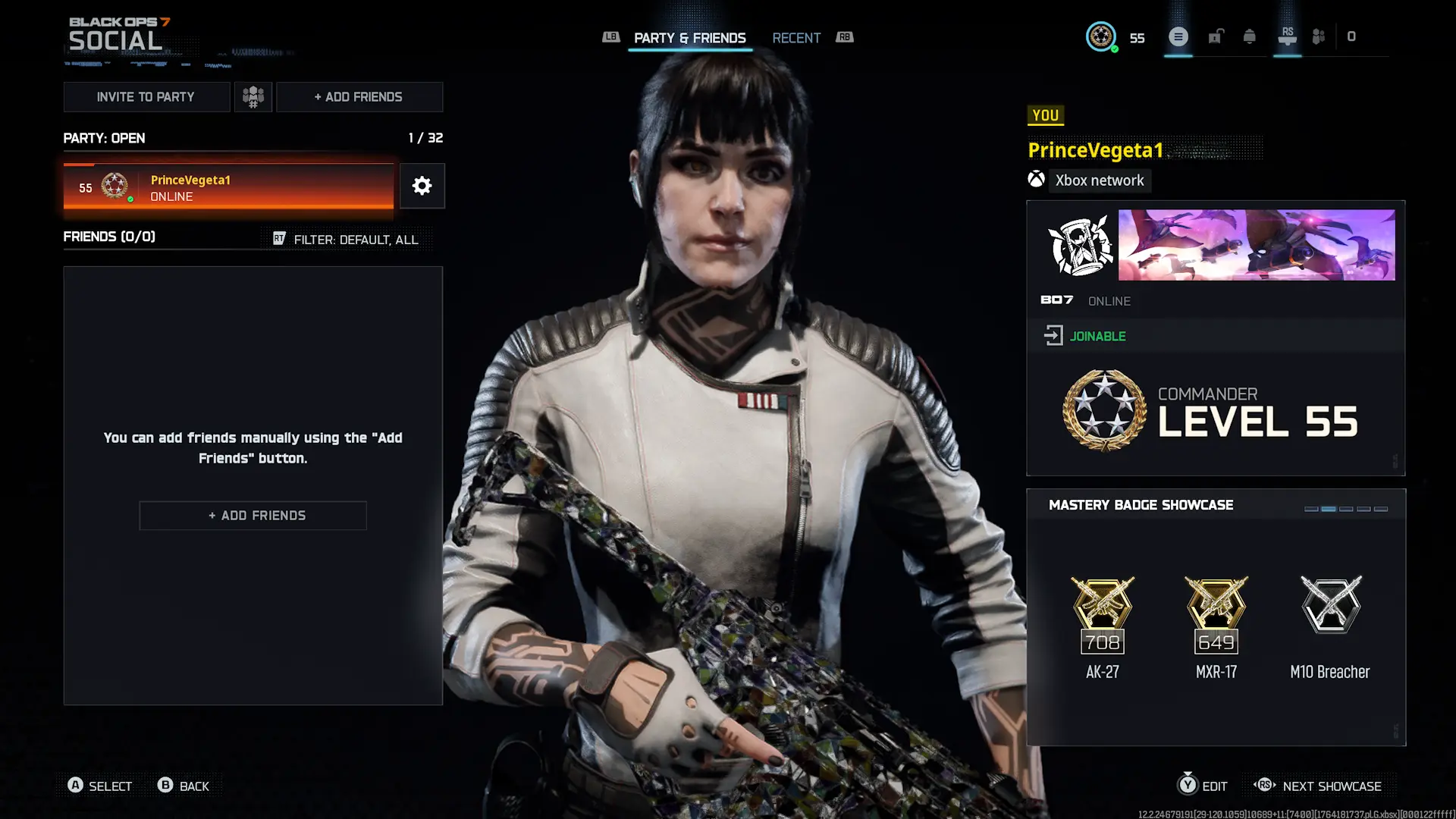The width and height of the screenshot is (1456, 819).
Task: Expand party member settings gear
Action: (422, 186)
